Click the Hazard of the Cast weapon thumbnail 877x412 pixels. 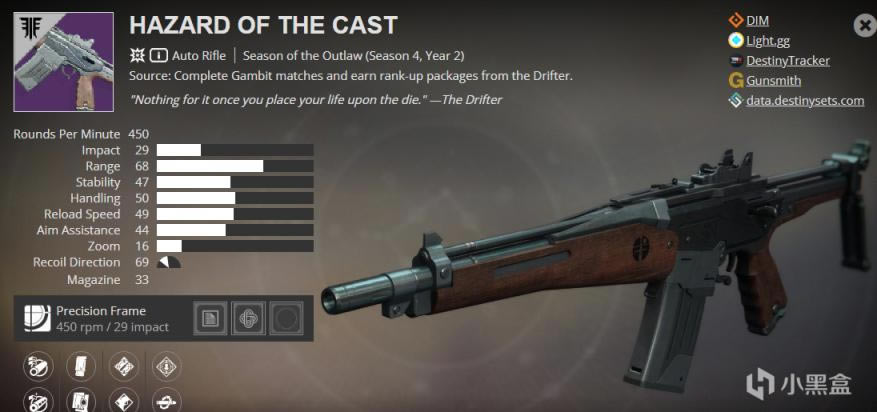point(57,62)
